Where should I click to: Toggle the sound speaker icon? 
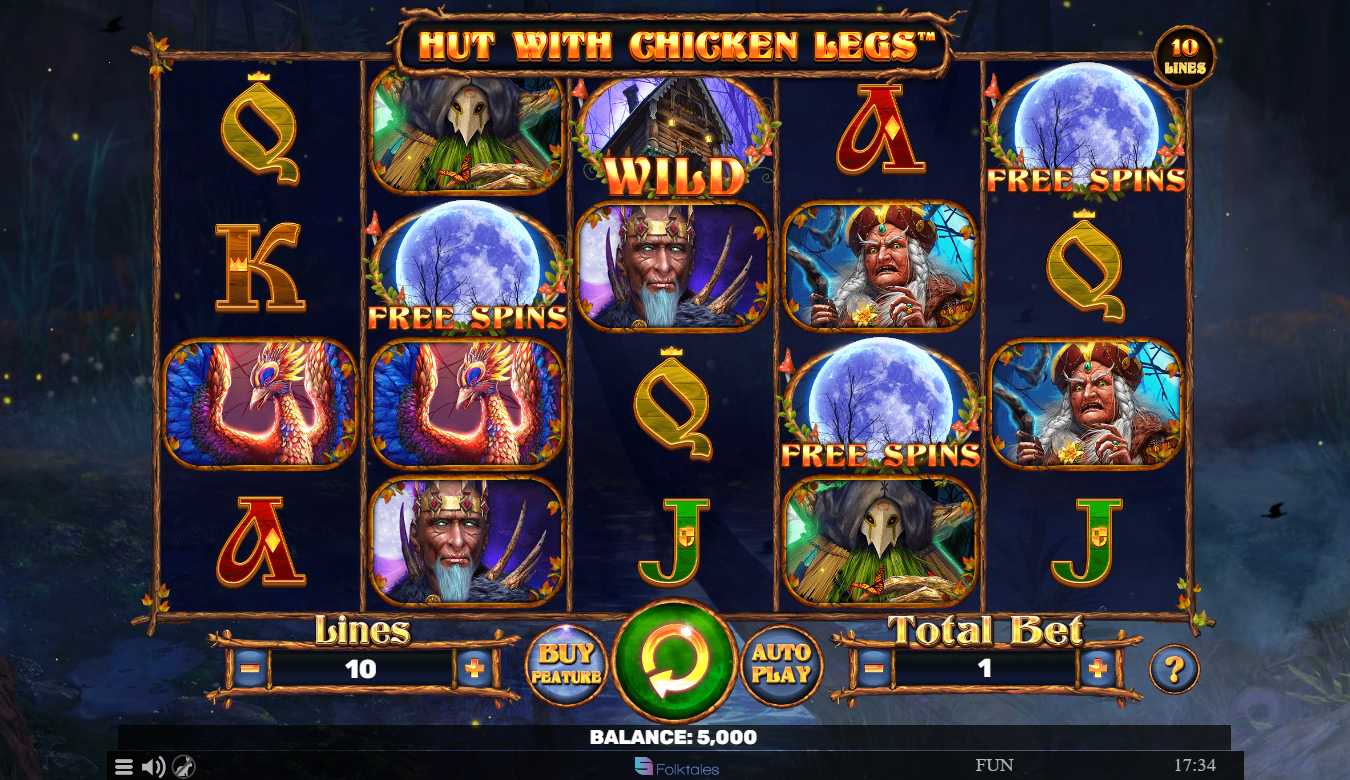(153, 767)
